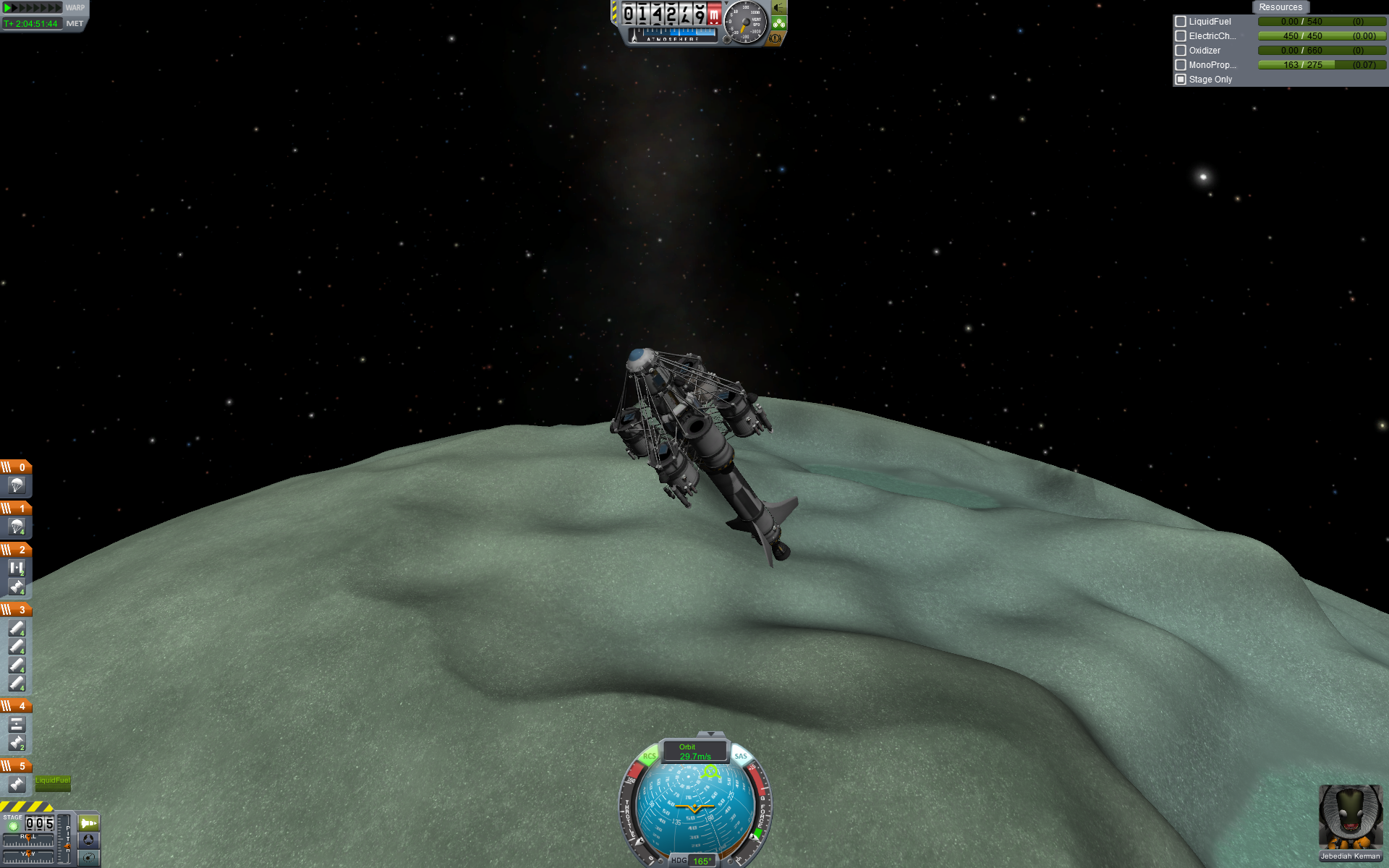The height and width of the screenshot is (868, 1389).
Task: Switch to docking mode button
Action: [x=89, y=840]
